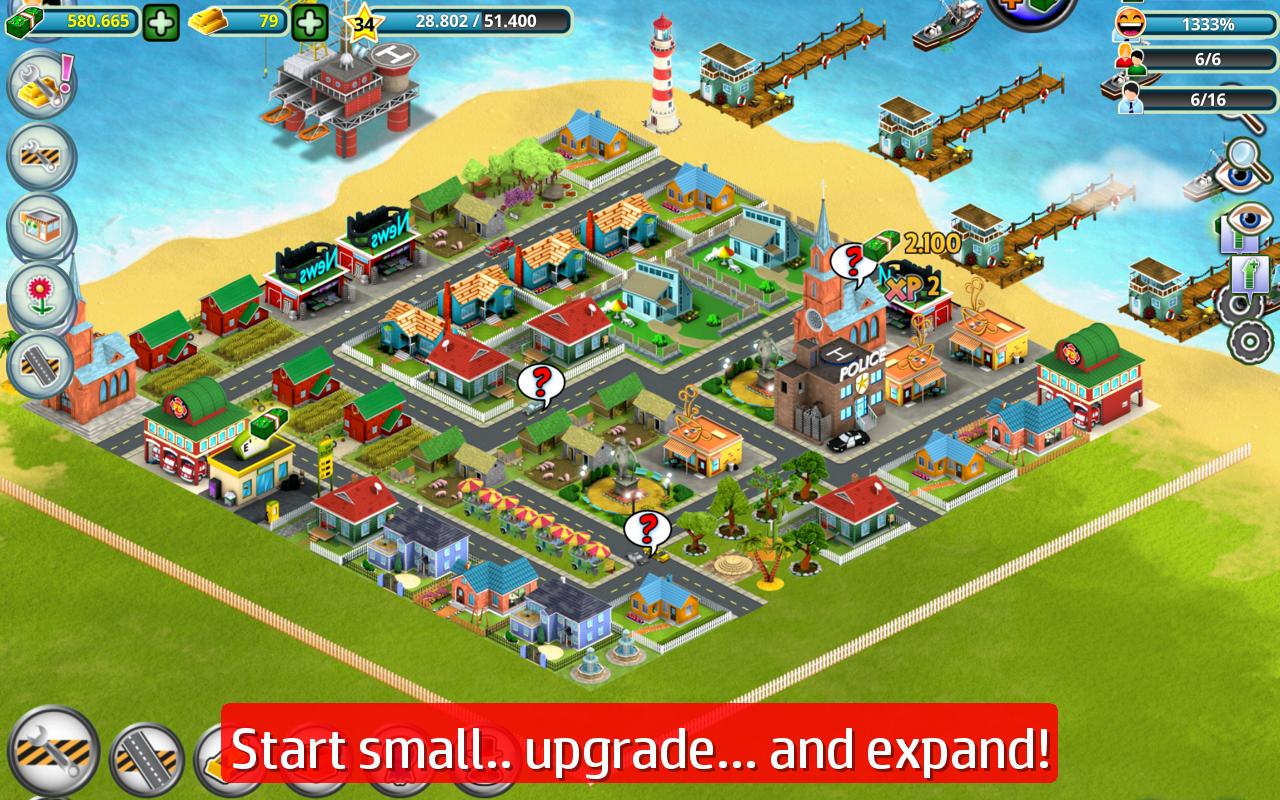This screenshot has height=800, width=1280.
Task: Toggle the magnifier with eye overview
Action: [1240, 172]
